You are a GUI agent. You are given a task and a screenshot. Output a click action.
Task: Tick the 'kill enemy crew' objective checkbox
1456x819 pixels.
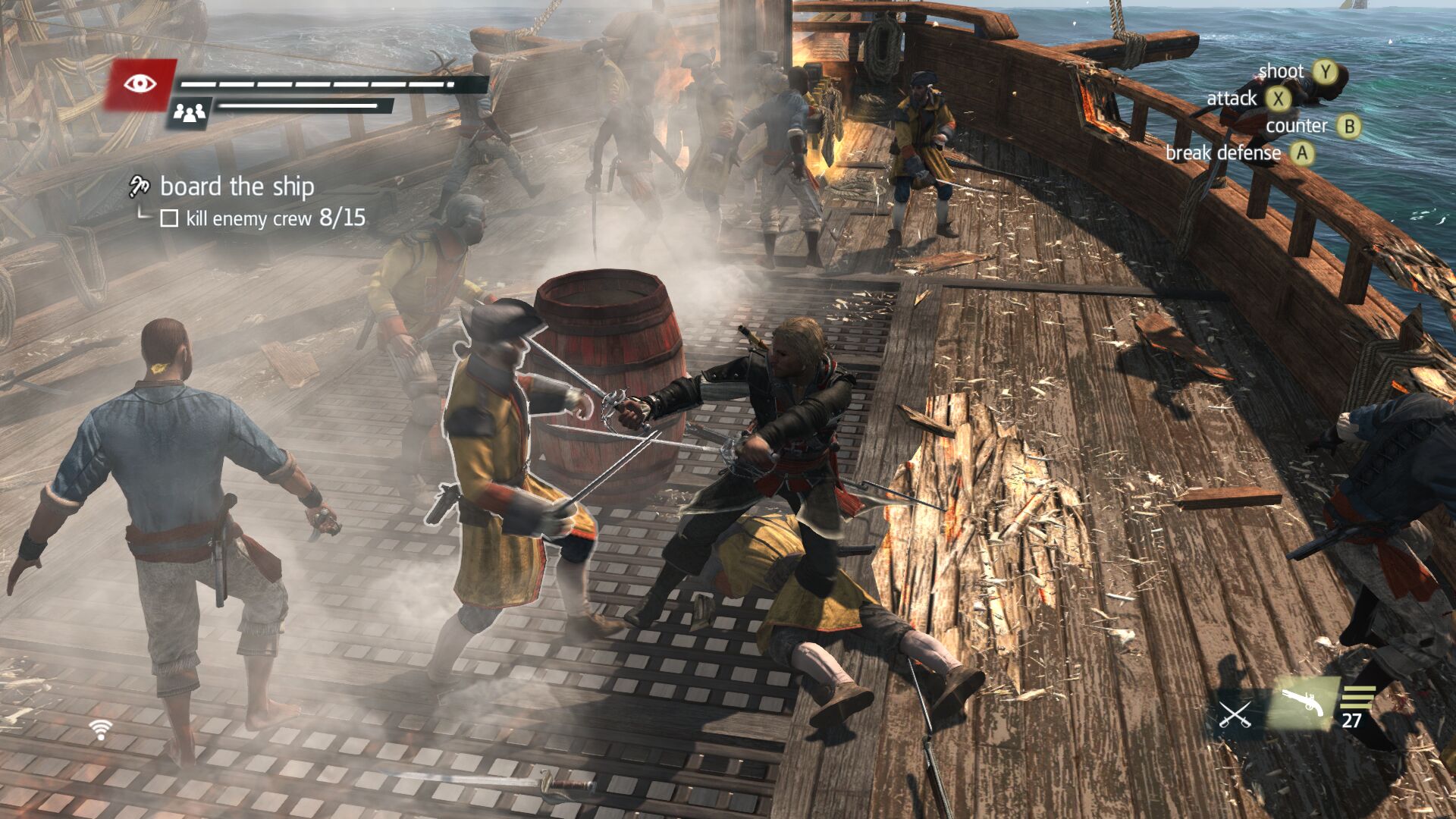pyautogui.click(x=169, y=219)
